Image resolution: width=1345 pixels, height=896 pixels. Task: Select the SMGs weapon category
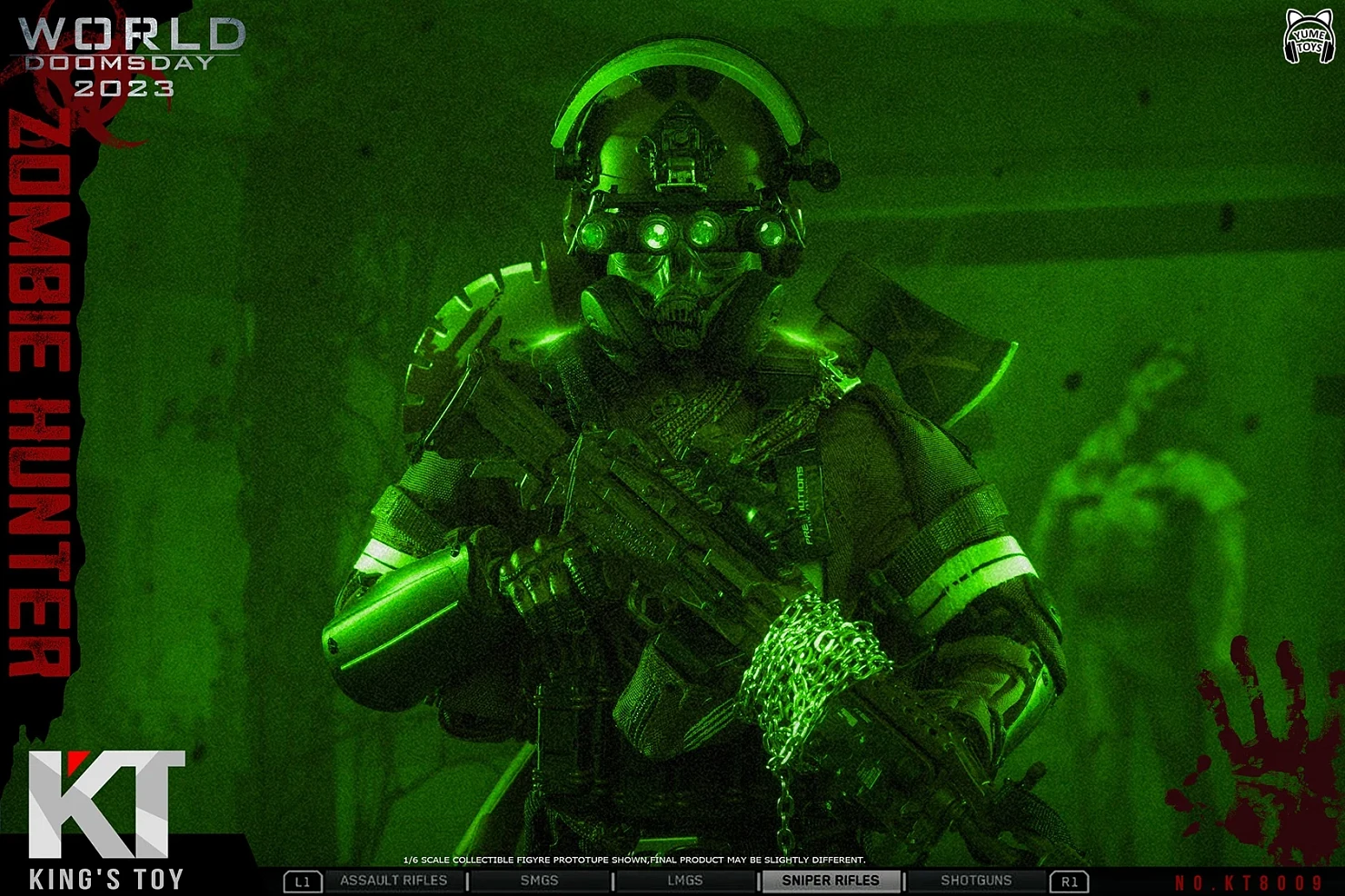539,881
